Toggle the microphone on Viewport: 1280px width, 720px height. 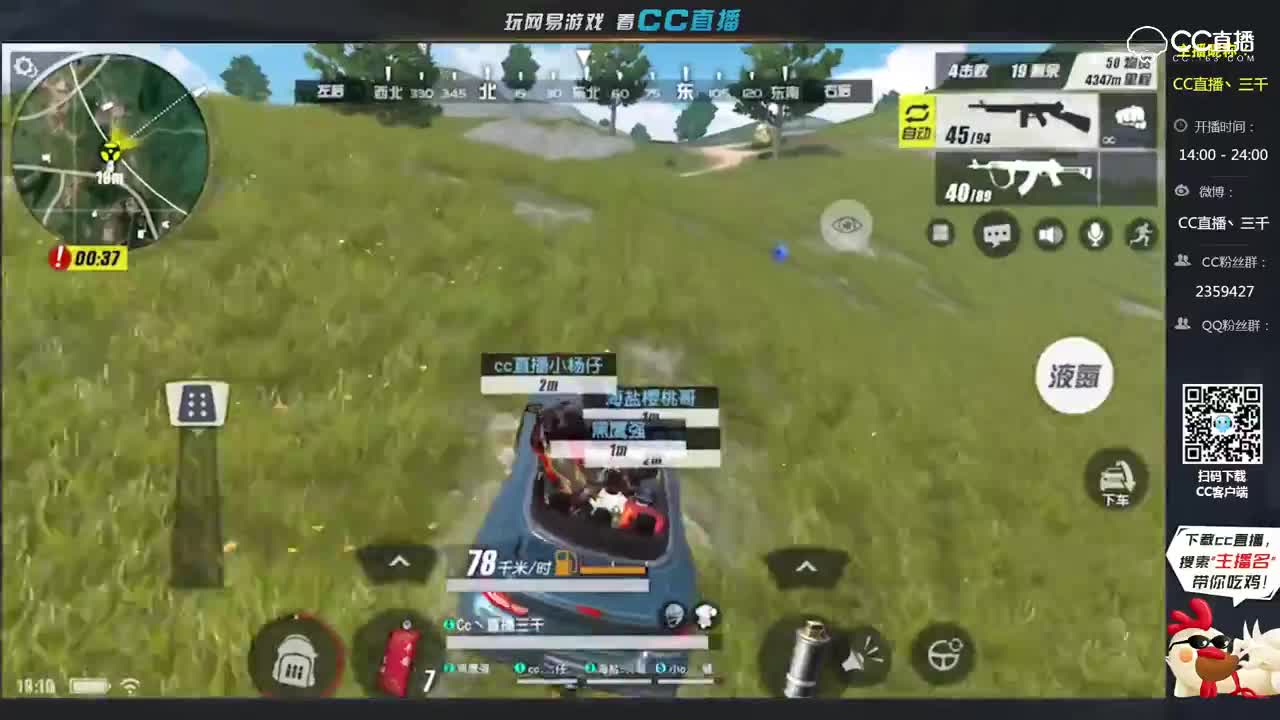1096,234
